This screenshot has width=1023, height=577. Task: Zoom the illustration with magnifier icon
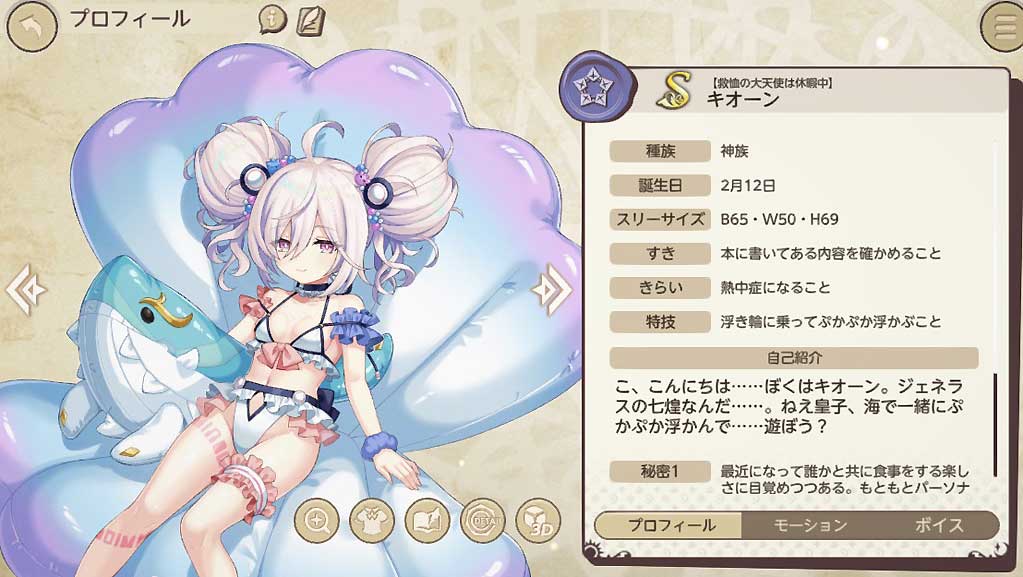click(317, 520)
